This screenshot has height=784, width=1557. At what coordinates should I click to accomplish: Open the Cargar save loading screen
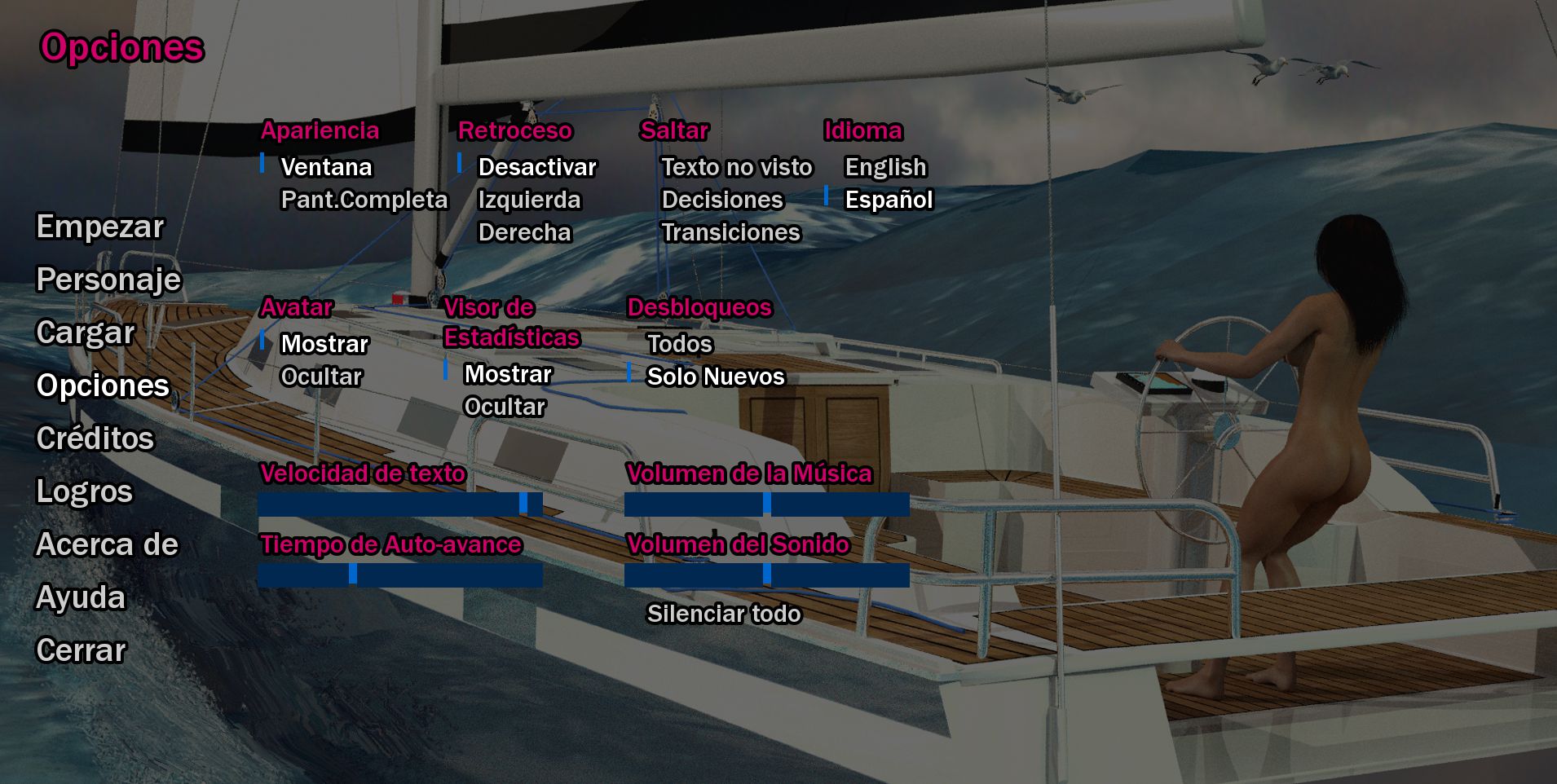[x=86, y=333]
